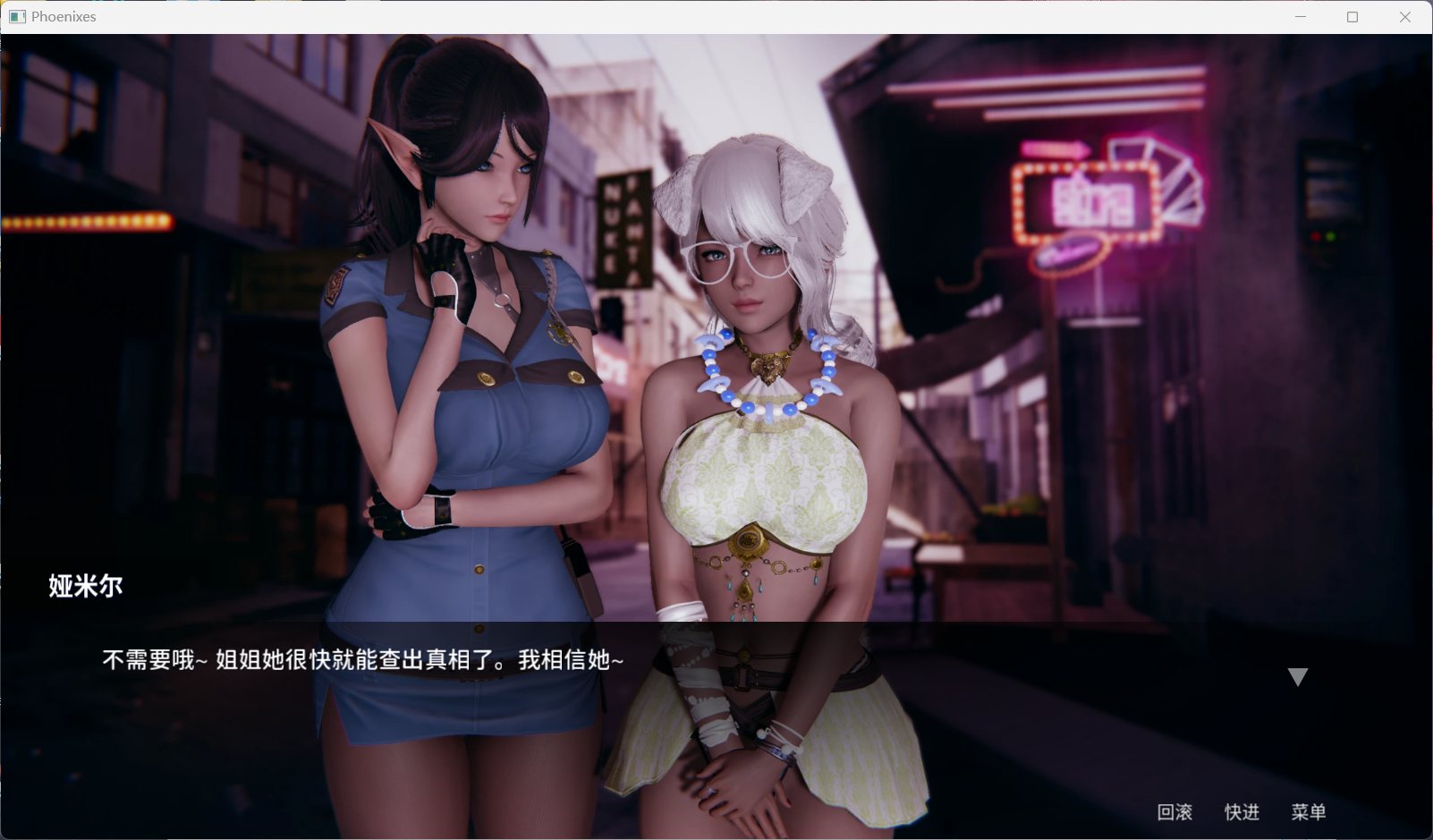Click the 娅米尔 speaker name label
The image size is (1433, 840).
coord(86,586)
